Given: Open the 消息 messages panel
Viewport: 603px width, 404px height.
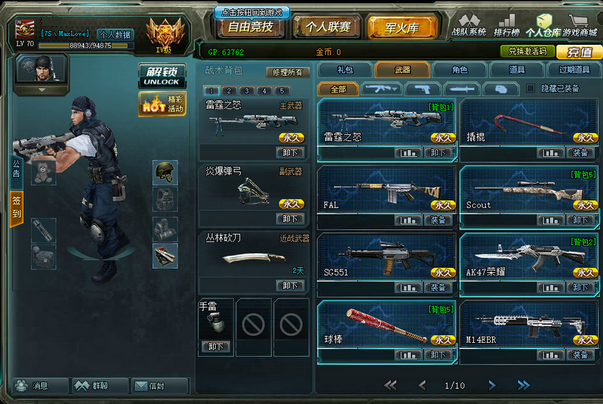Looking at the screenshot, I should click(35, 385).
